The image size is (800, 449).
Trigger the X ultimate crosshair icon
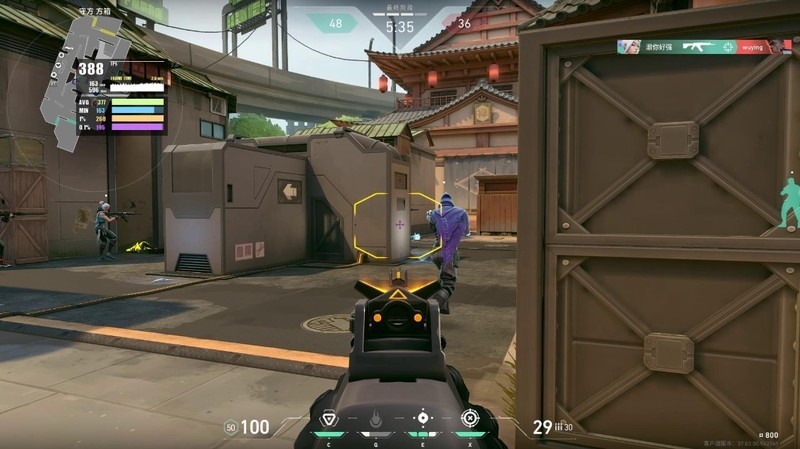coord(469,418)
